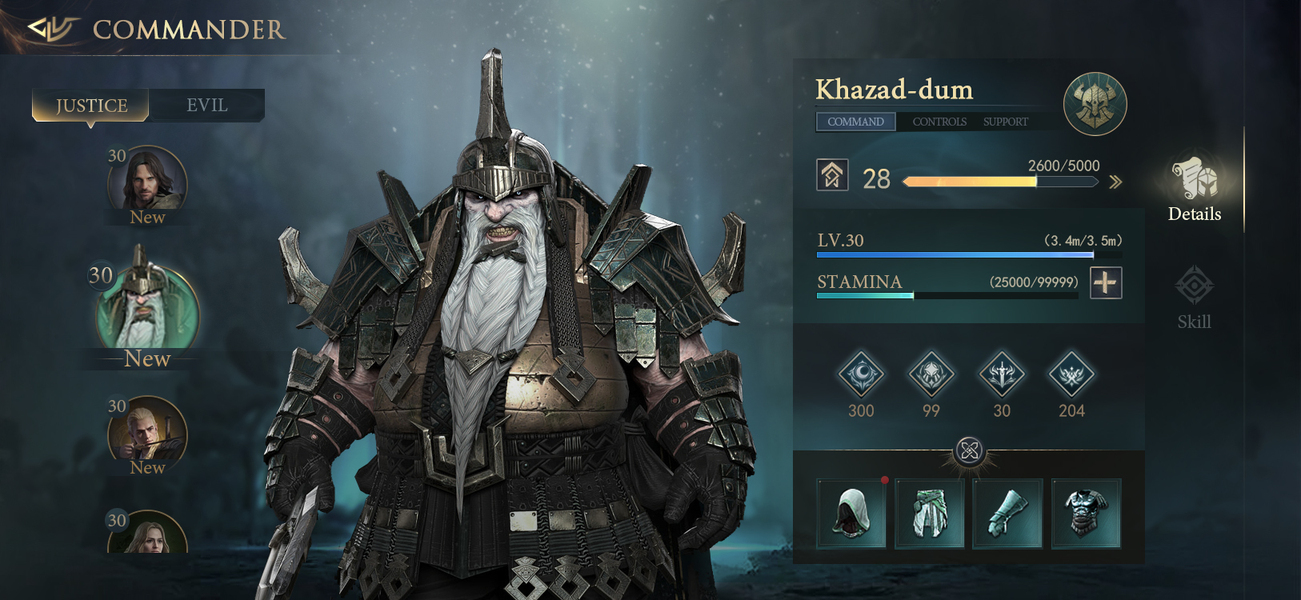Open the Skill panel

(1194, 295)
